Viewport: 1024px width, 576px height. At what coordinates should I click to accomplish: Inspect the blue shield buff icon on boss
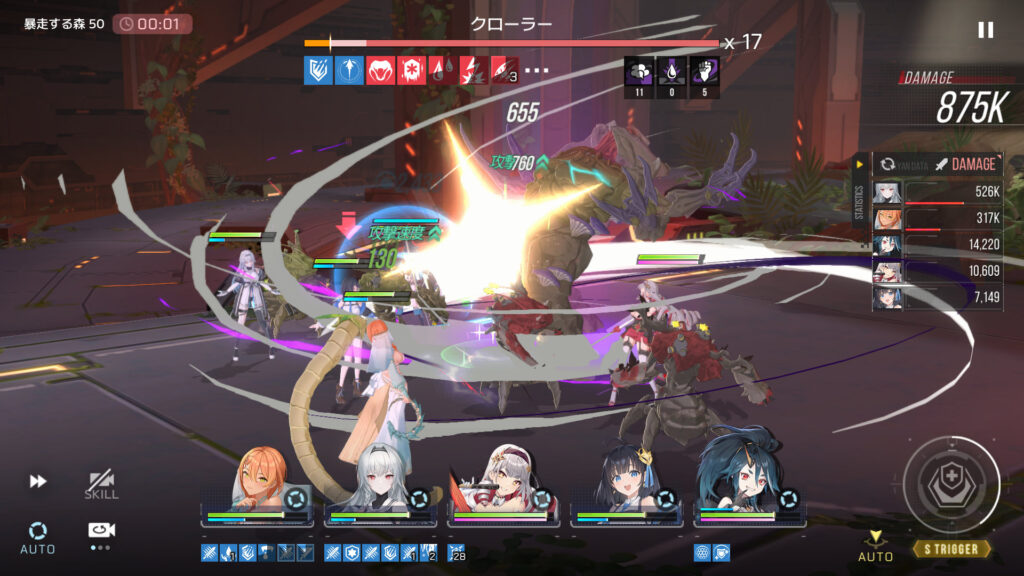tap(318, 70)
